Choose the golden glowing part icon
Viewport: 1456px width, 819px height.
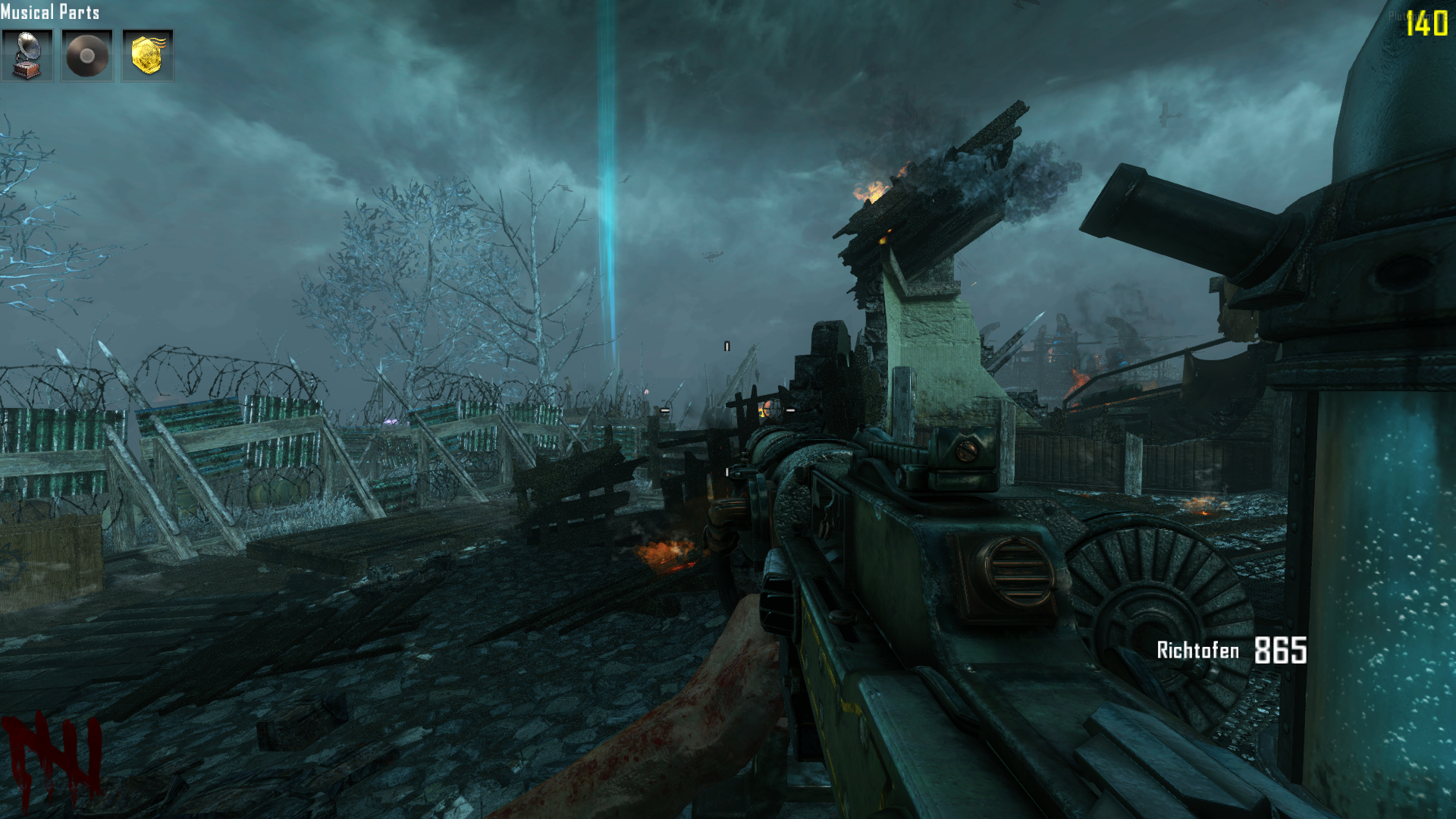pos(148,55)
